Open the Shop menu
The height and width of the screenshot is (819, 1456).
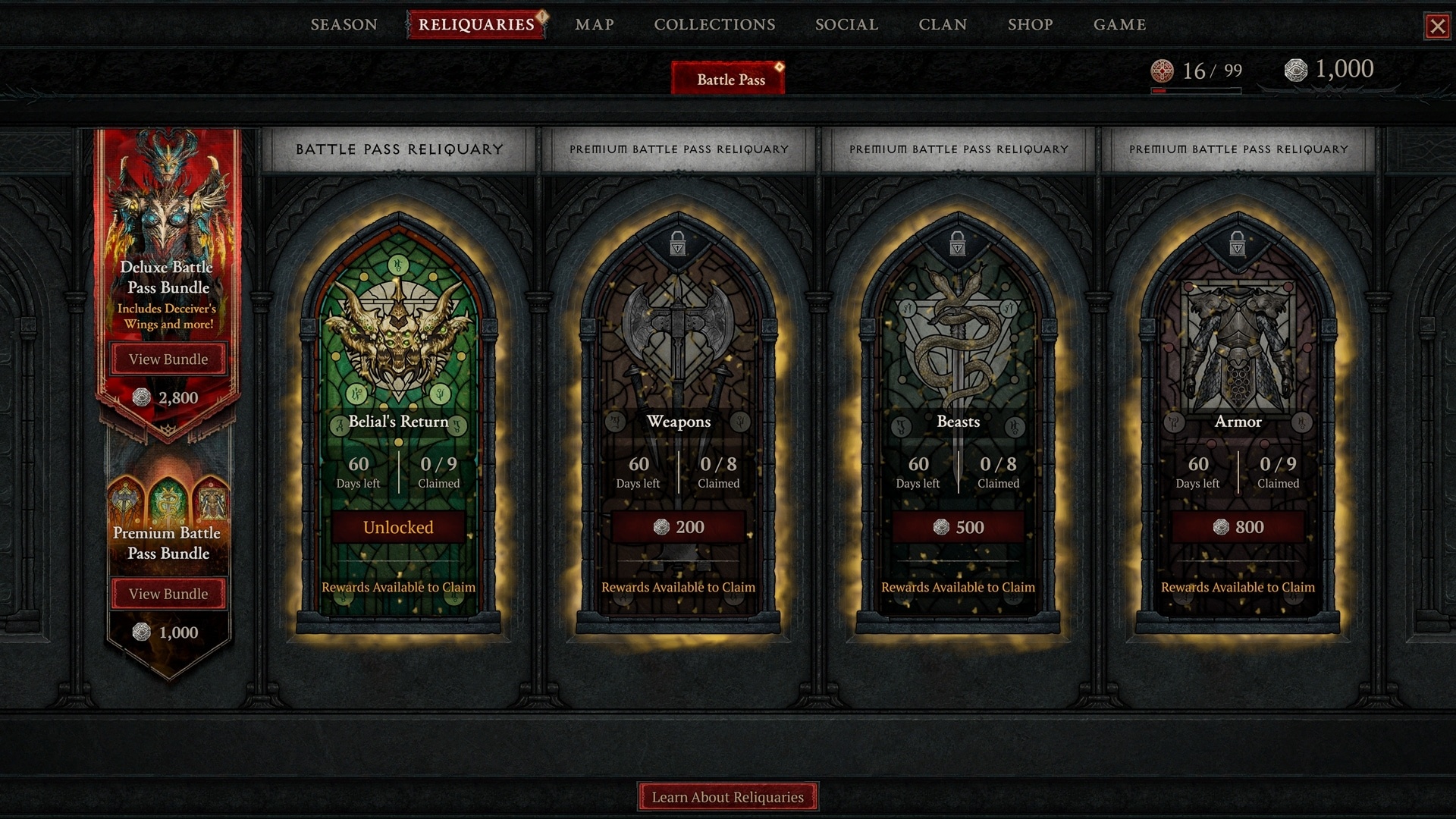point(1031,24)
